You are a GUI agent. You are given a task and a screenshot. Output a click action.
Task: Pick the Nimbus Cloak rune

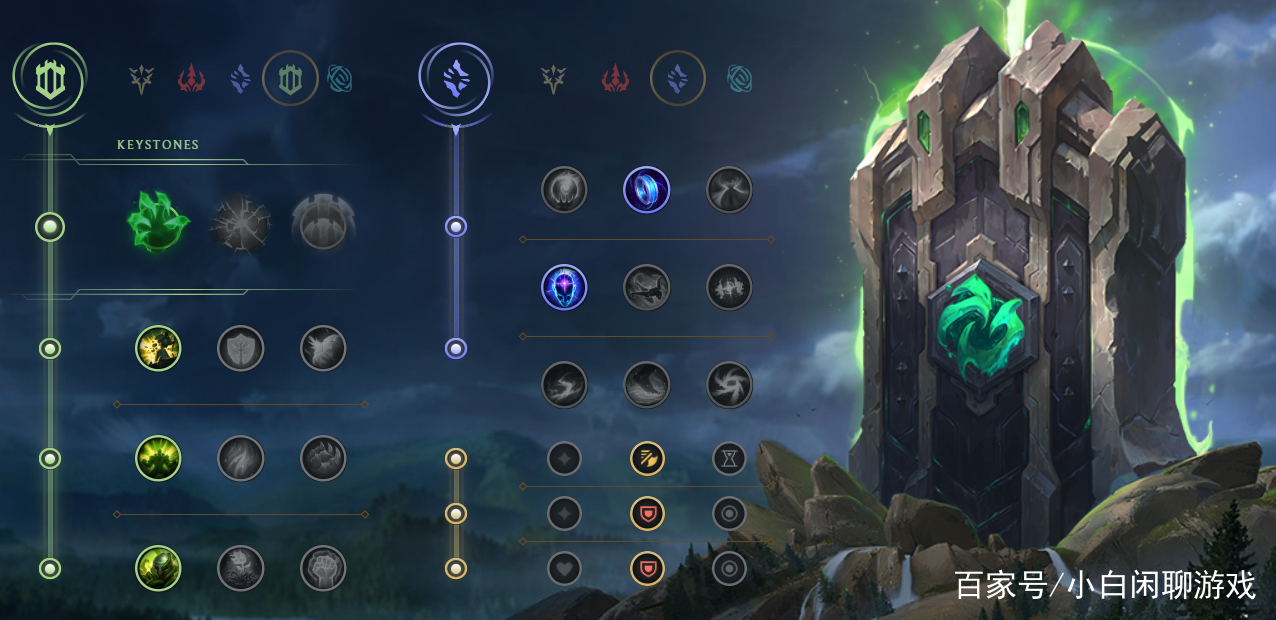coord(729,189)
